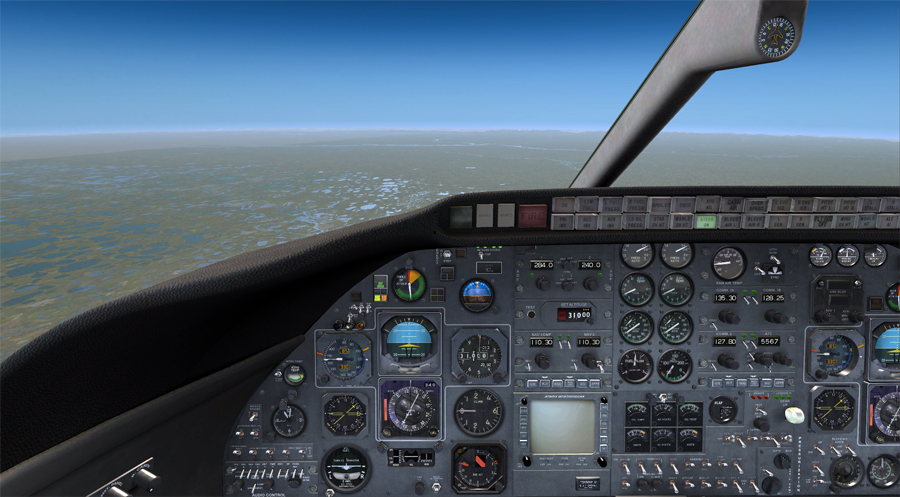This screenshot has width=900, height=497.
Task: Click the pilot's horizontal situation indicator
Action: coord(409,408)
